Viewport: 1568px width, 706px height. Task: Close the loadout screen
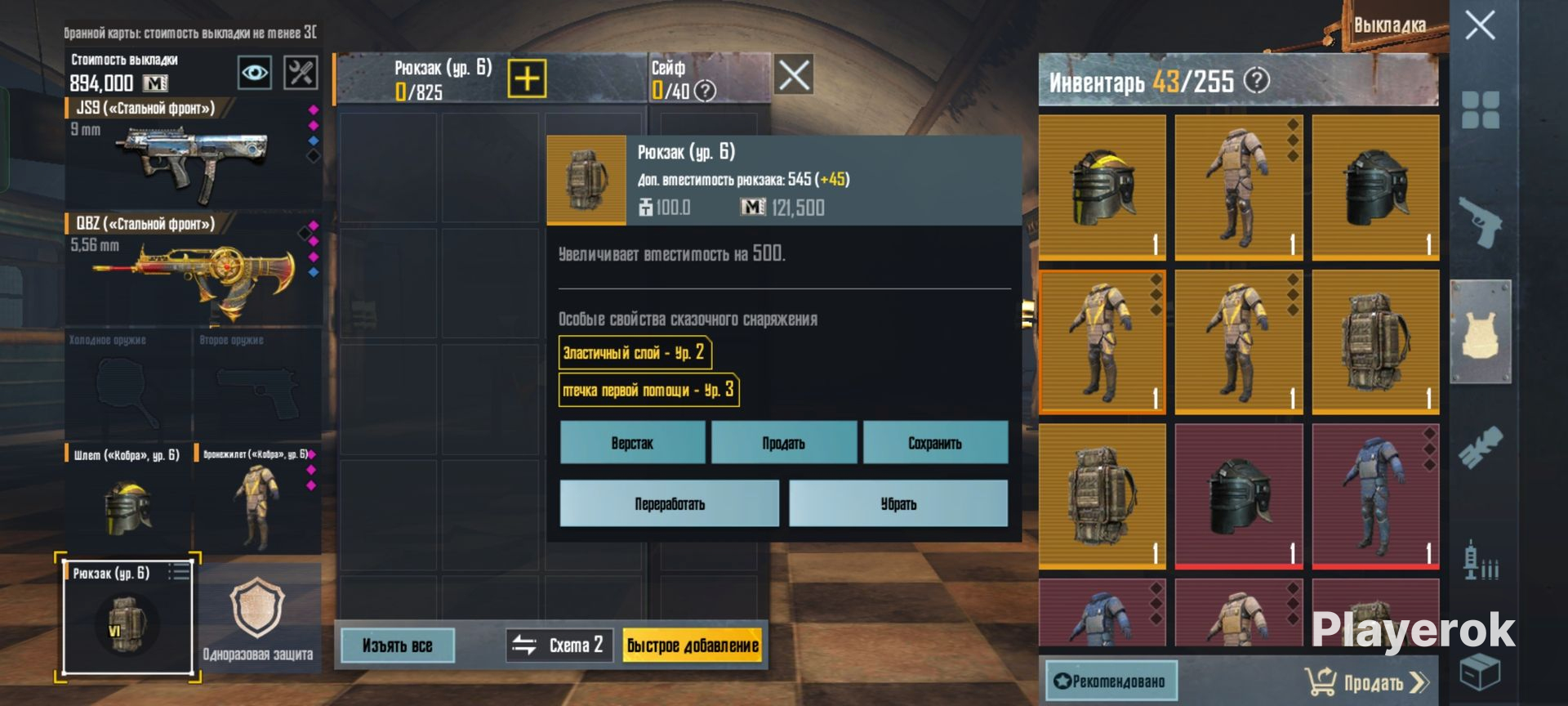(1480, 25)
